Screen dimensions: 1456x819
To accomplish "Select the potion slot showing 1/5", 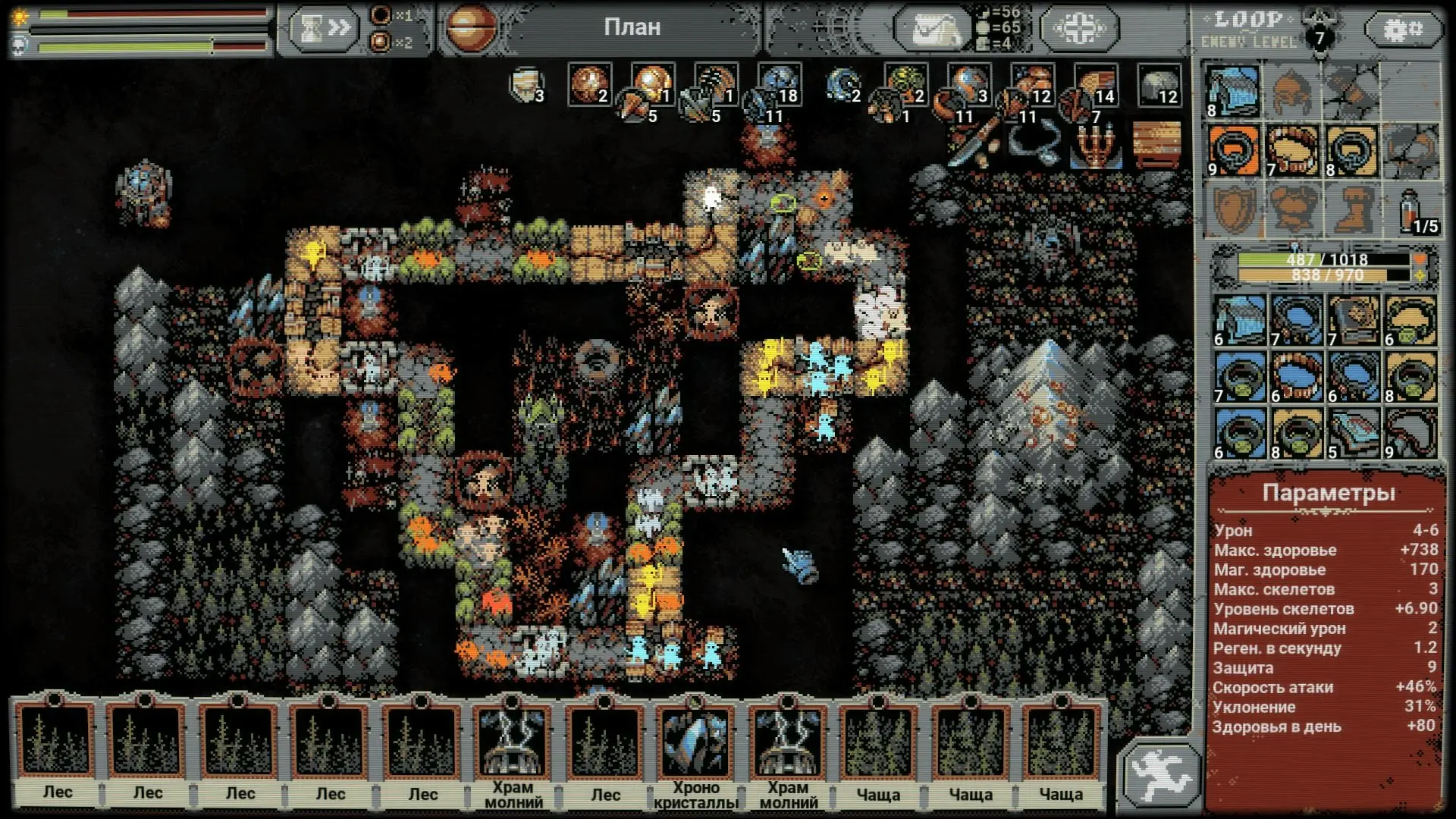I will point(1412,209).
